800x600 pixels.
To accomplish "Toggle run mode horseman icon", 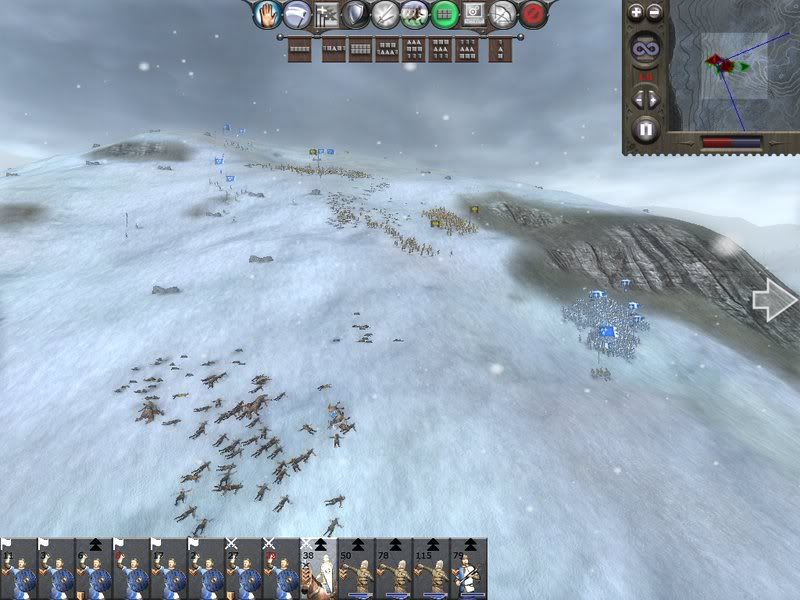I will [x=415, y=14].
